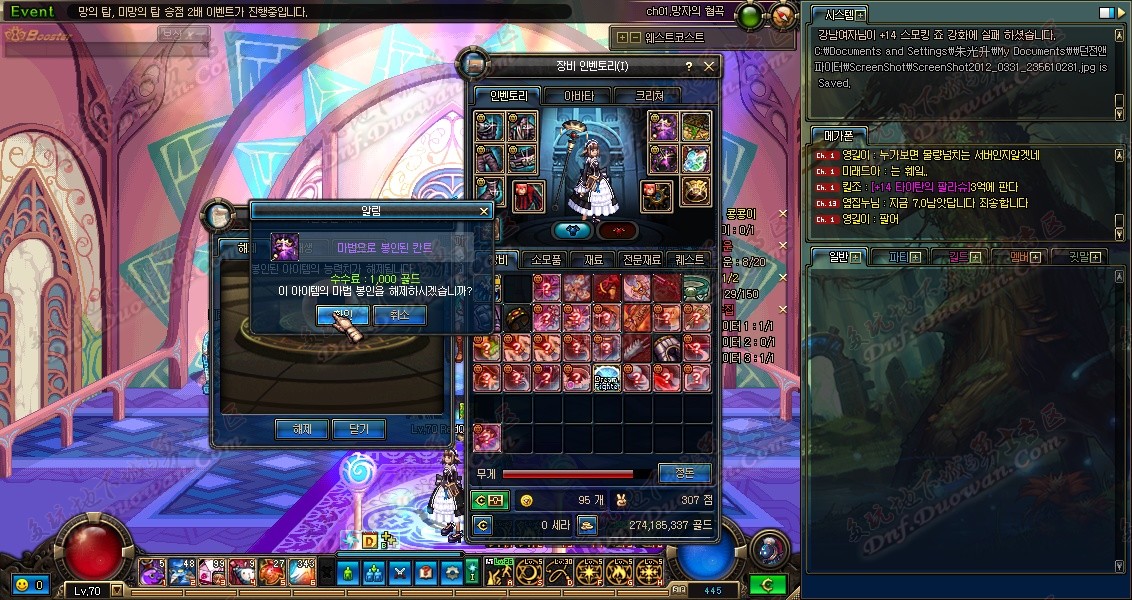
Task: Select the green ring item slot
Action: (696, 288)
